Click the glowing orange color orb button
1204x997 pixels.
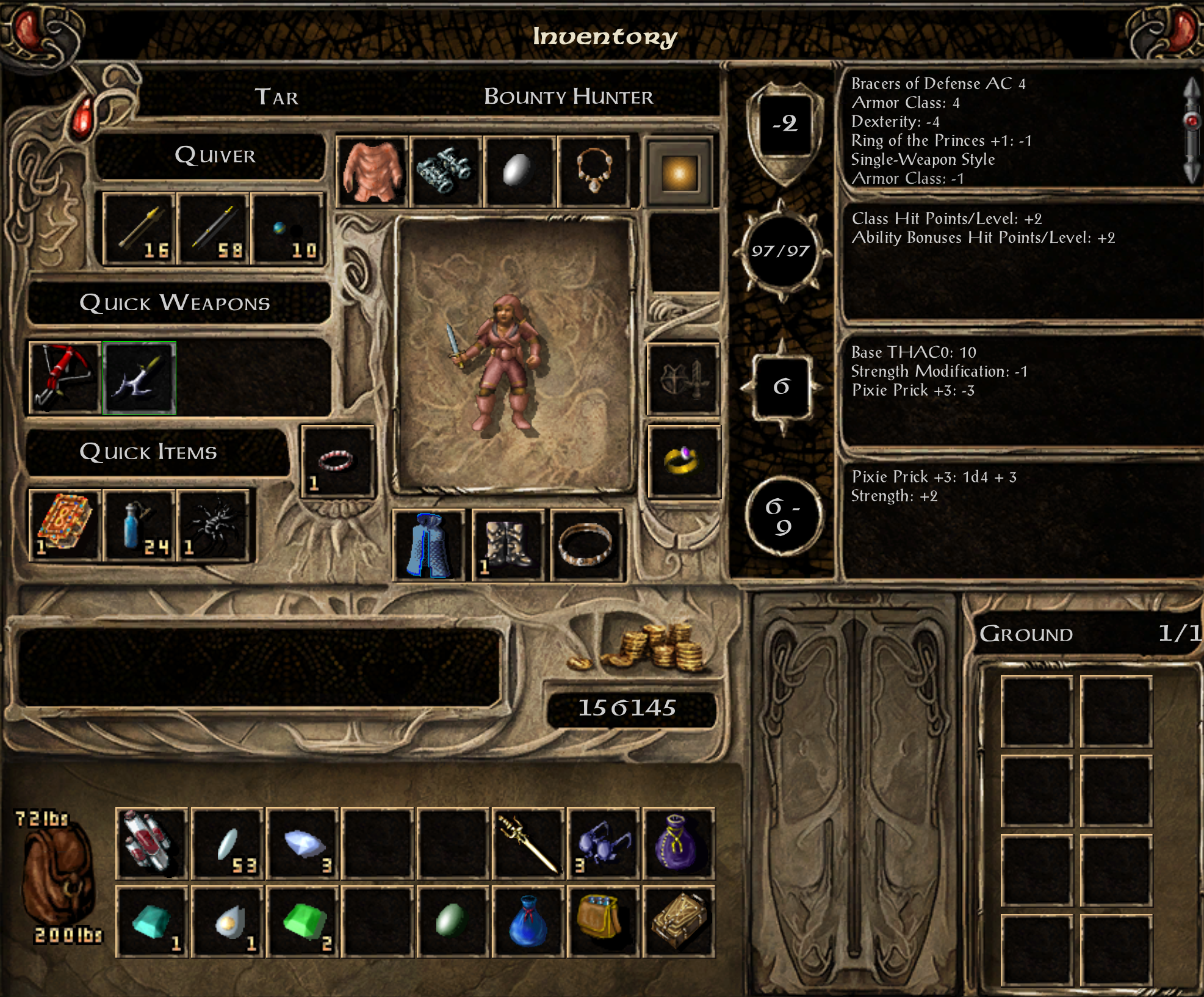[x=679, y=173]
